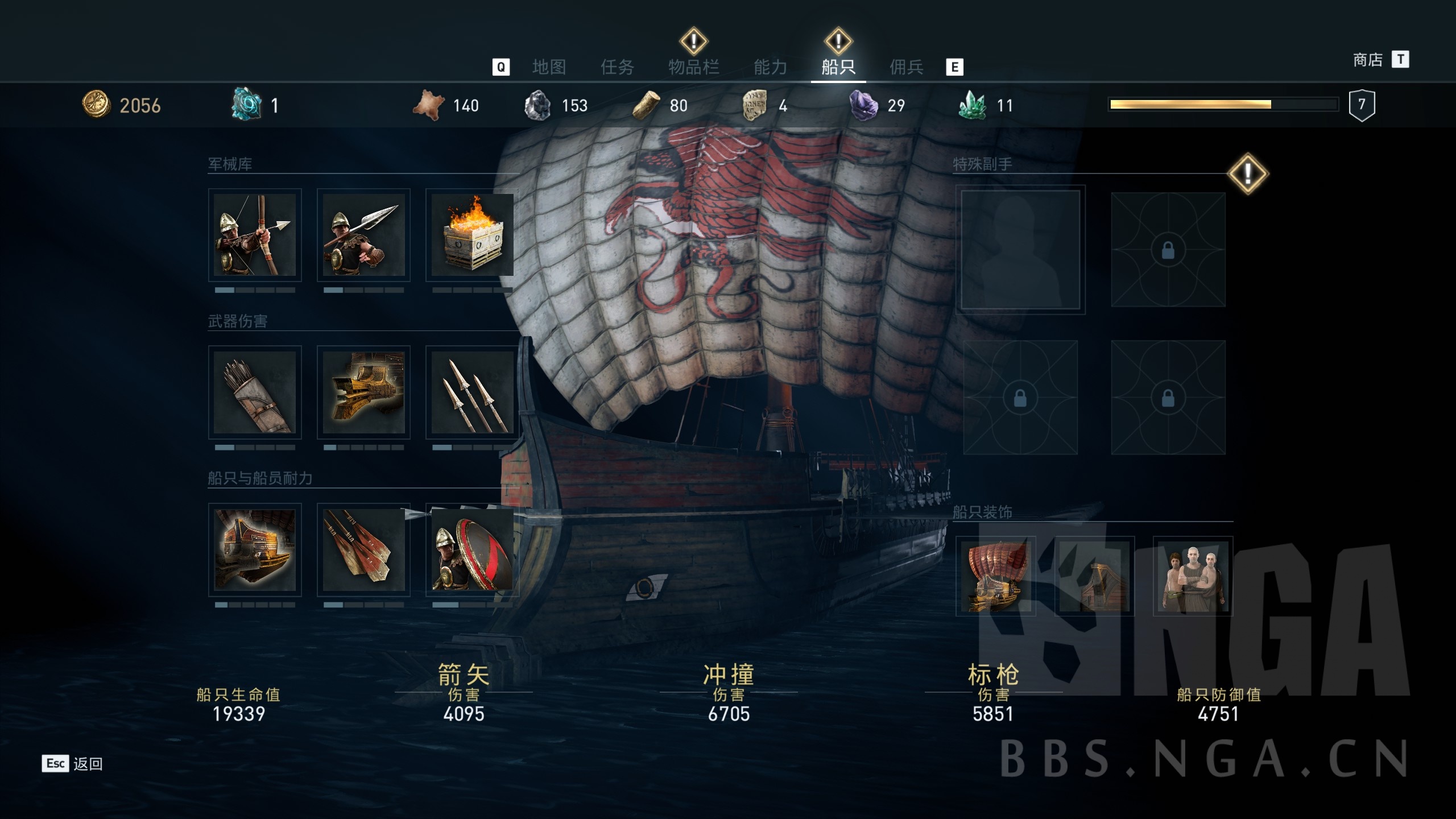Change the ship crew theme cosmetic
Image resolution: width=1456 pixels, height=819 pixels.
[x=1193, y=576]
